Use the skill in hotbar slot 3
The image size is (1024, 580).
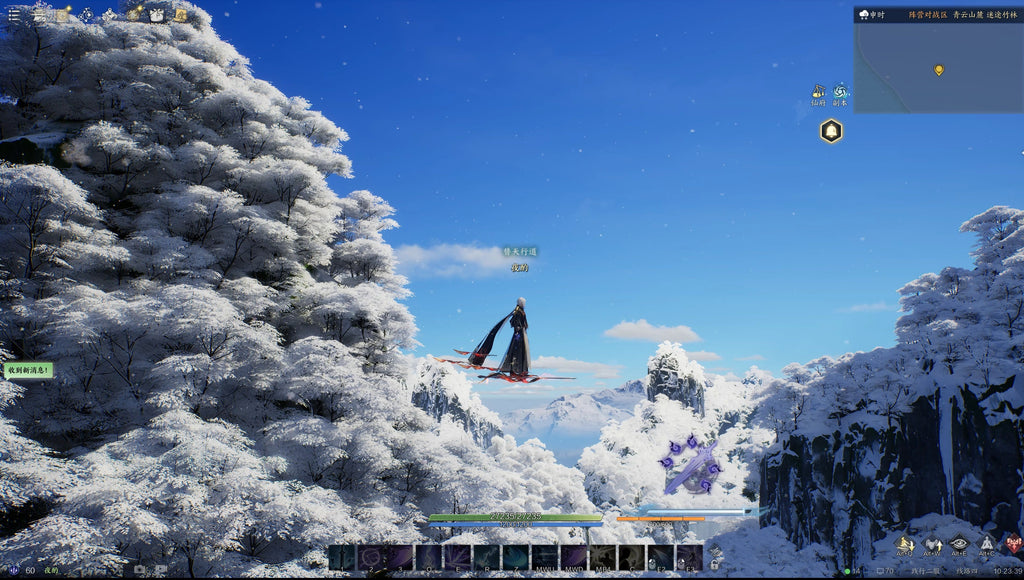[400, 557]
